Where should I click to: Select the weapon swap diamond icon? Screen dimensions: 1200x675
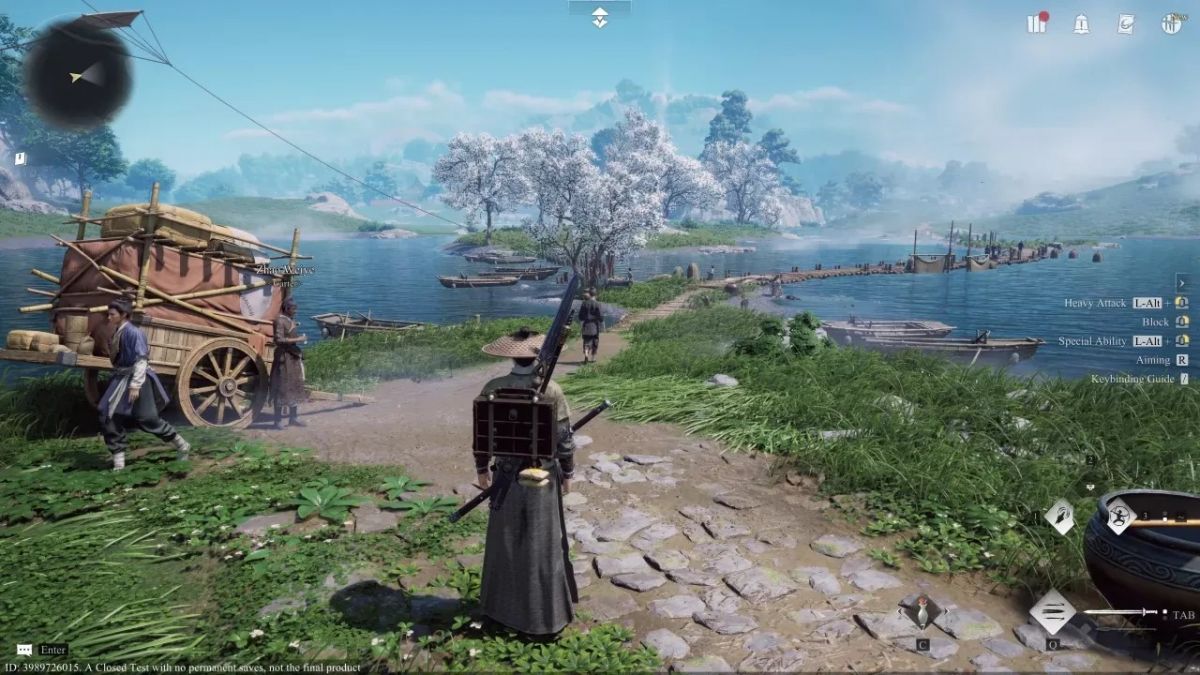(1053, 611)
